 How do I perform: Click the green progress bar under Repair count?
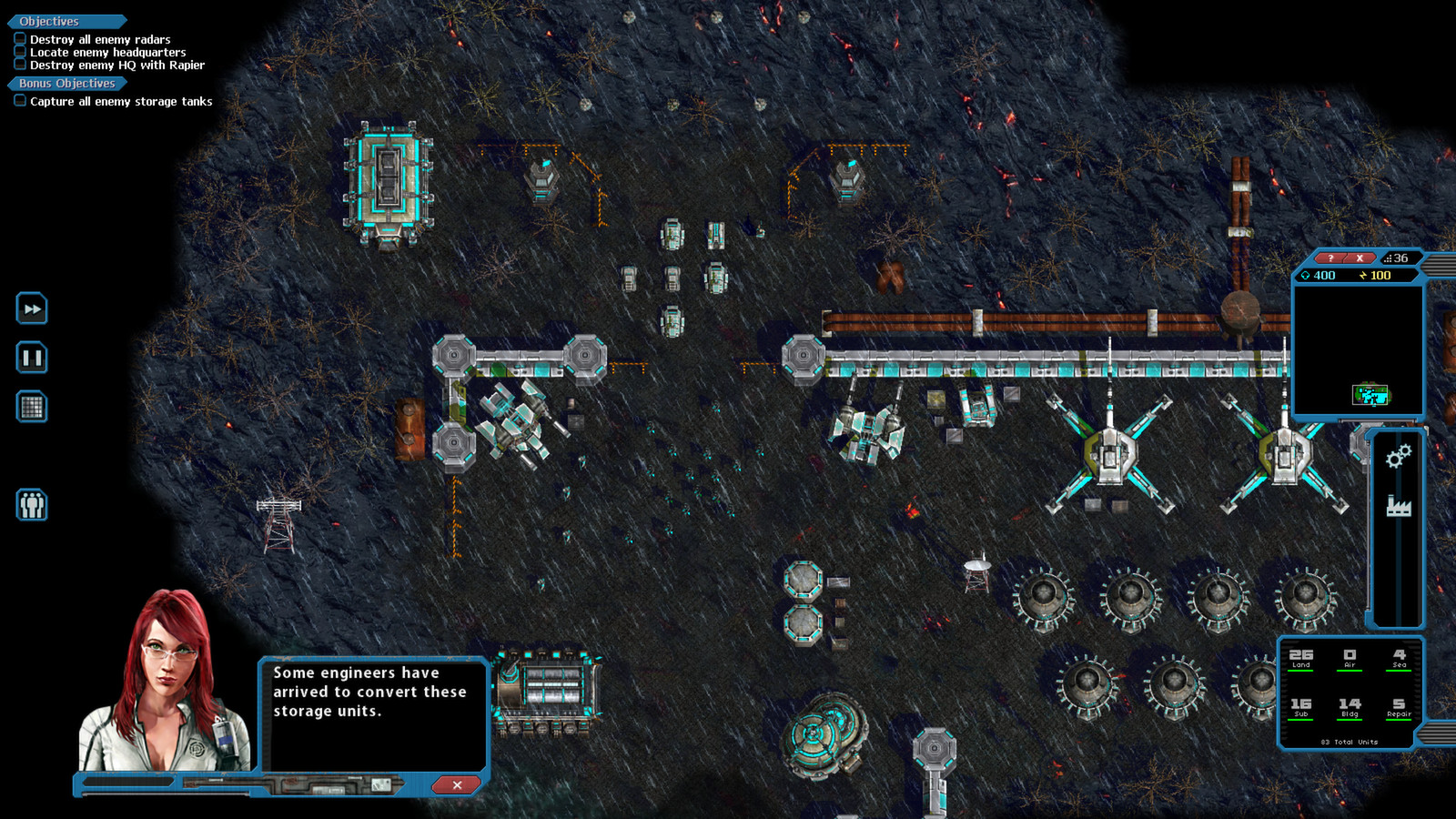click(x=1399, y=722)
